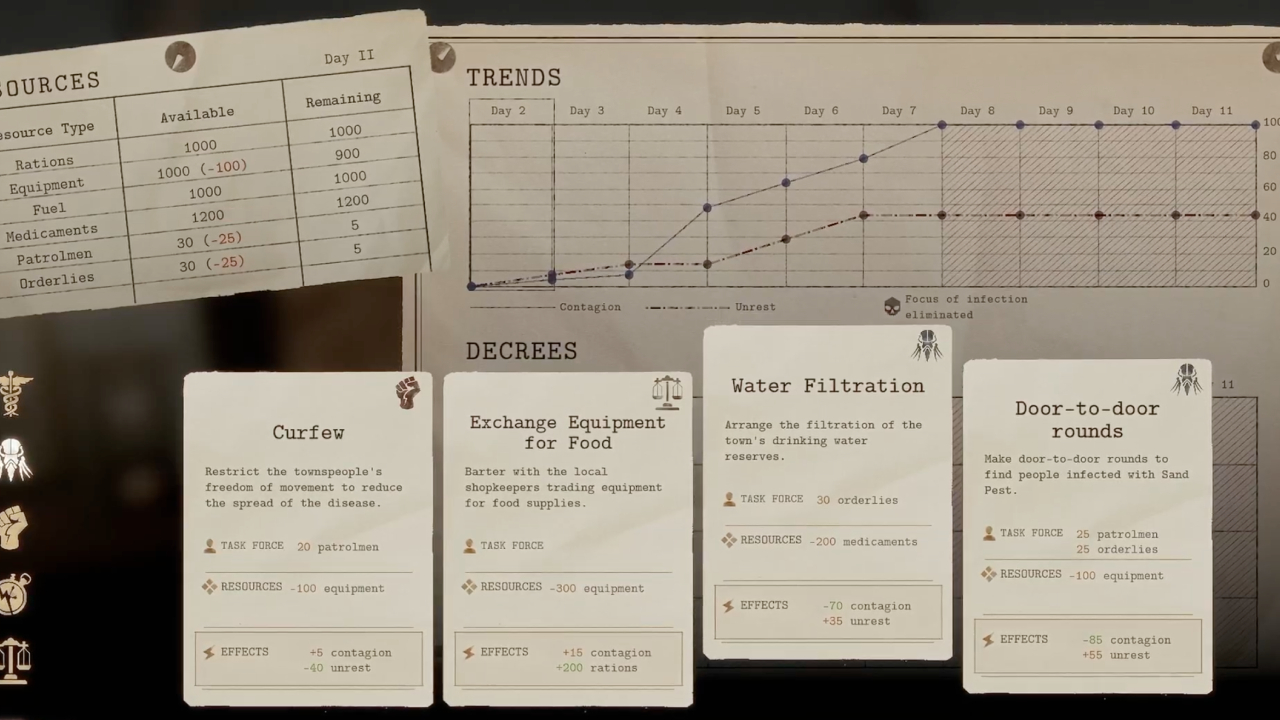Expand the Day II header on the Resources sheet

(348, 57)
